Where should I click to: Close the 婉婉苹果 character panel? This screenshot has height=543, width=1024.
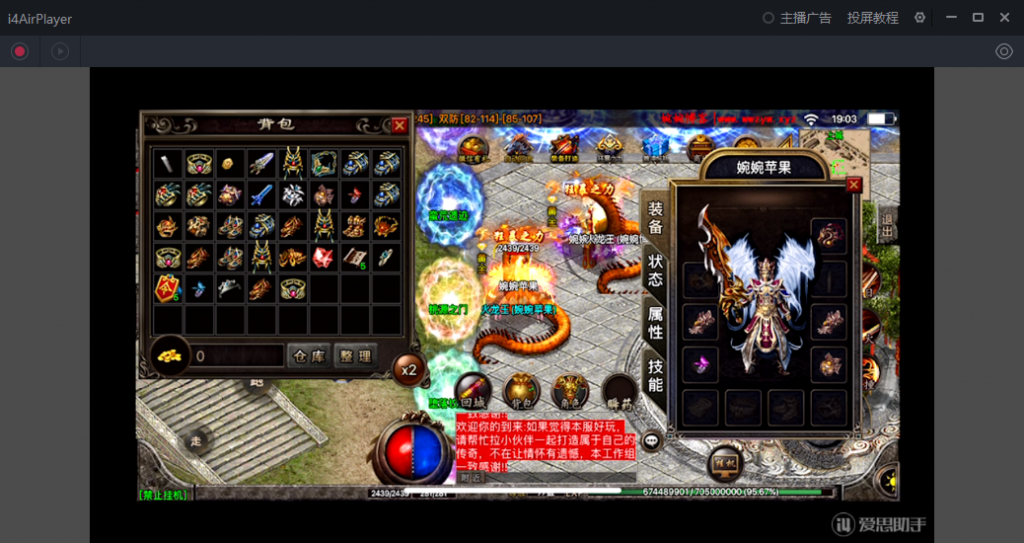(x=854, y=185)
